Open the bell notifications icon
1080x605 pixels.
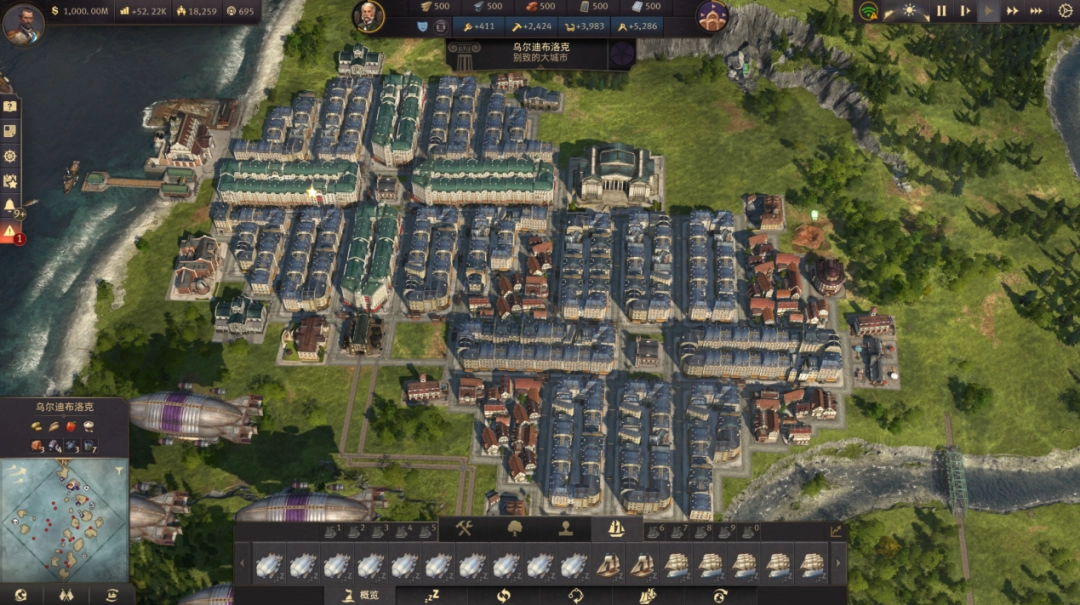click(10, 206)
